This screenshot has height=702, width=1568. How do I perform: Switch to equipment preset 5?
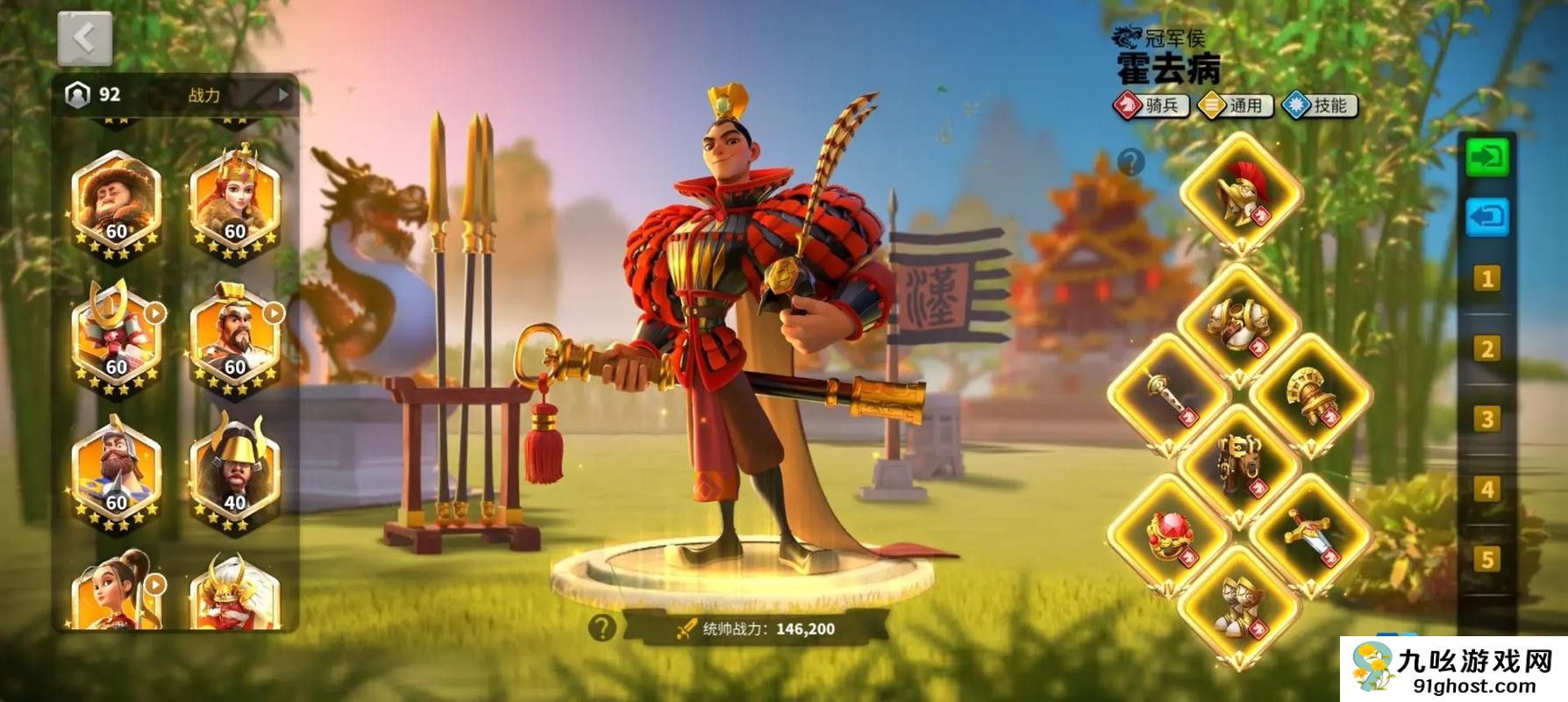[x=1486, y=559]
